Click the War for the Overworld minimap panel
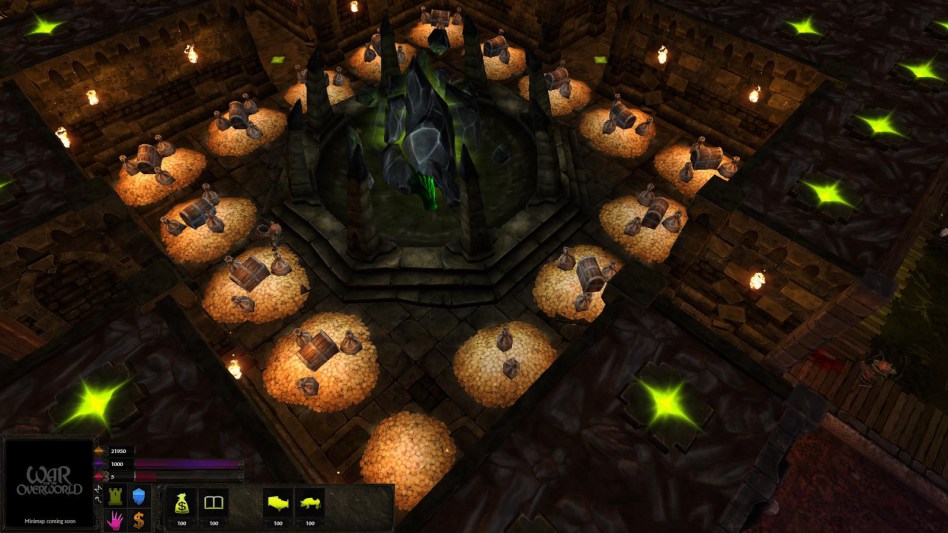Viewport: 948px width, 533px height. [49, 484]
